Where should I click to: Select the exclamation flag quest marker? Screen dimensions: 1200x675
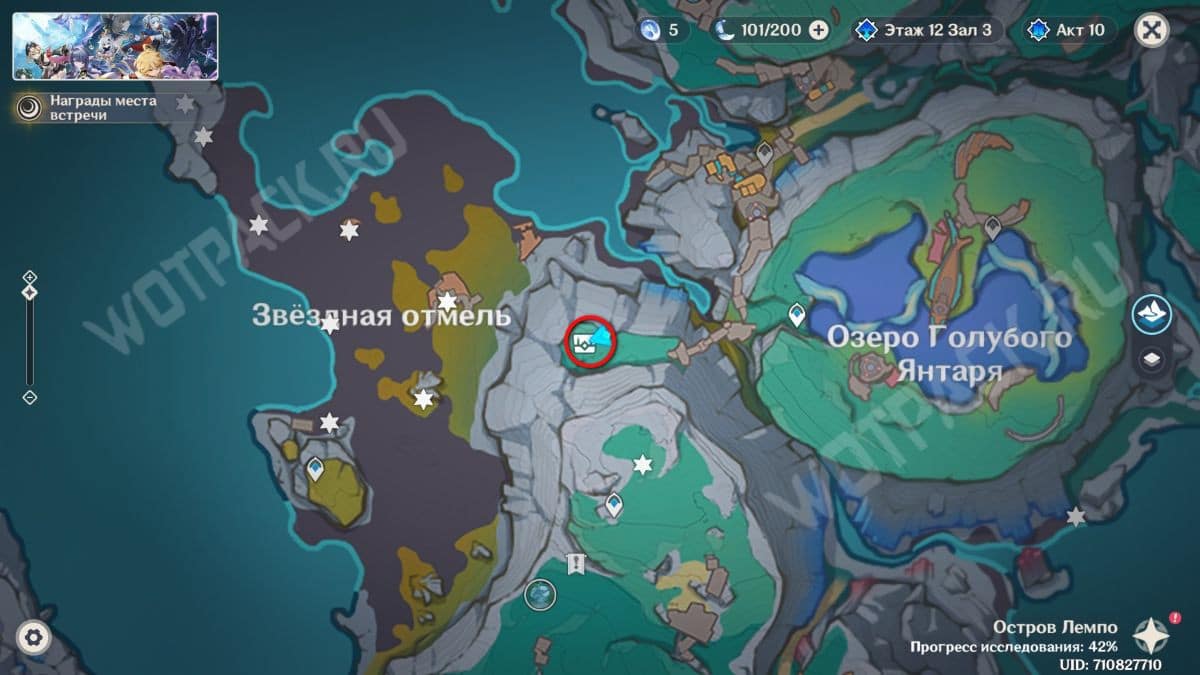575,564
